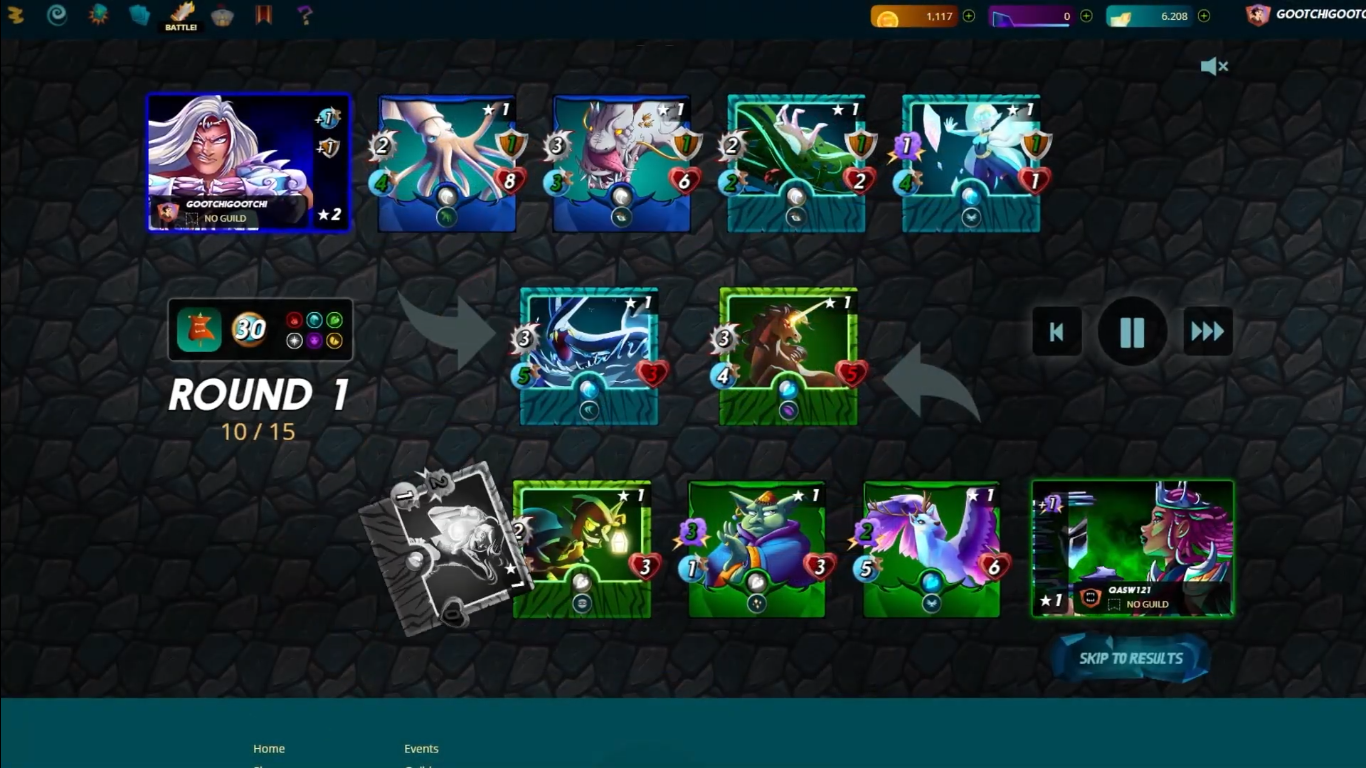Open the Events footer link
The image size is (1366, 768).
pos(421,748)
